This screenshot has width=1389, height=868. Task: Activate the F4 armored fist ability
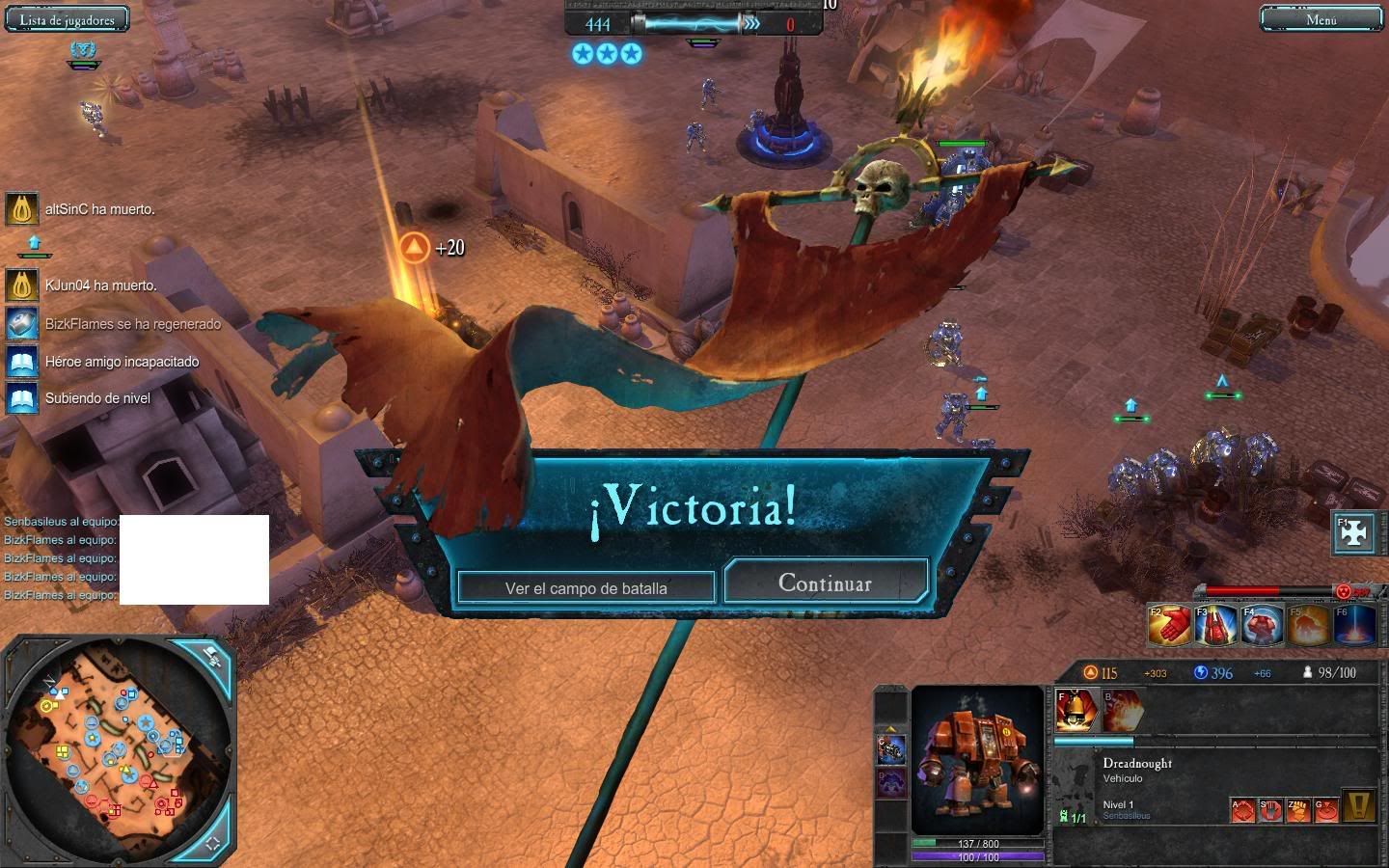click(1261, 624)
